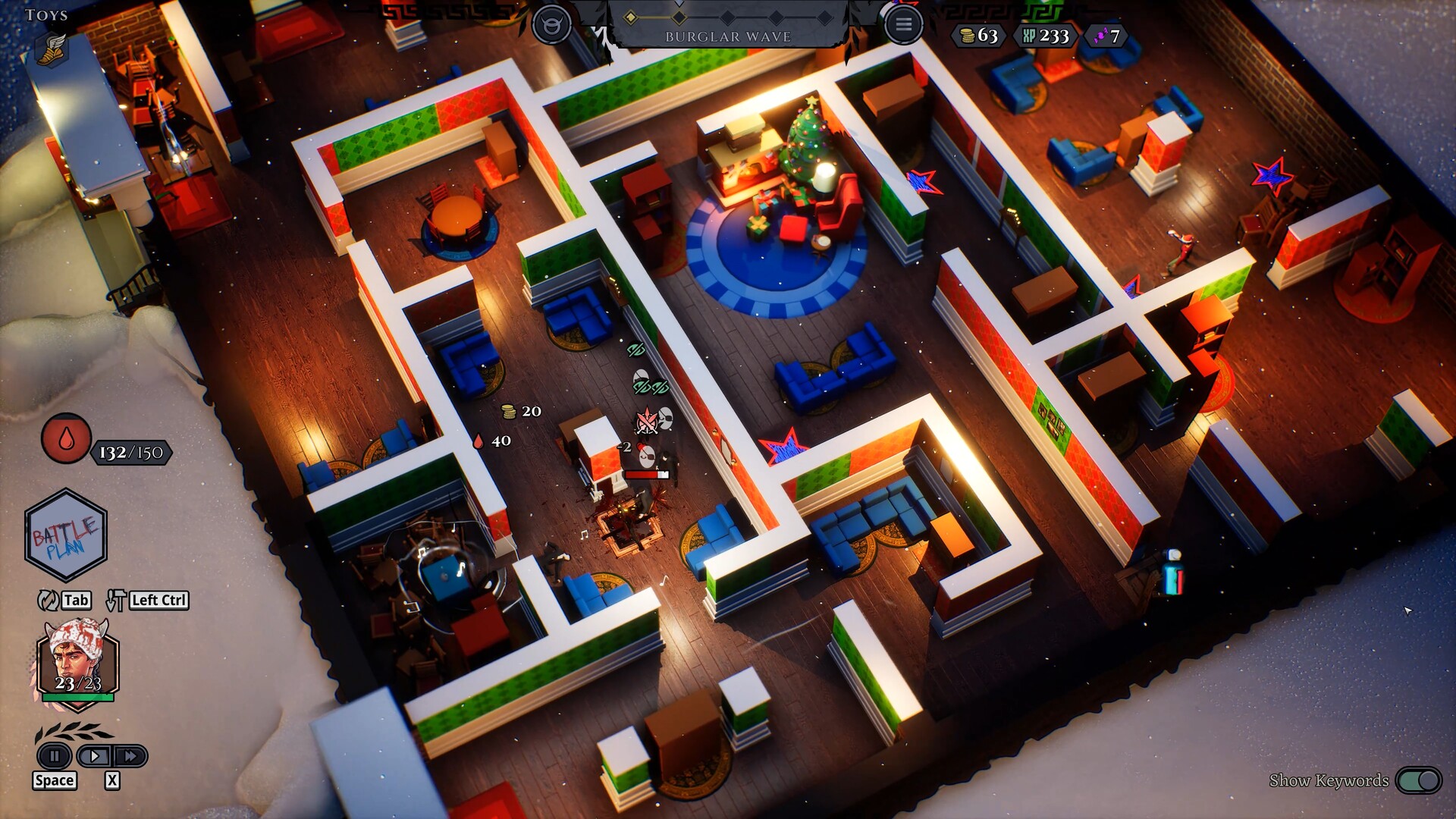Click the Space pause key label
Viewport: 1456px width, 819px height.
(54, 780)
